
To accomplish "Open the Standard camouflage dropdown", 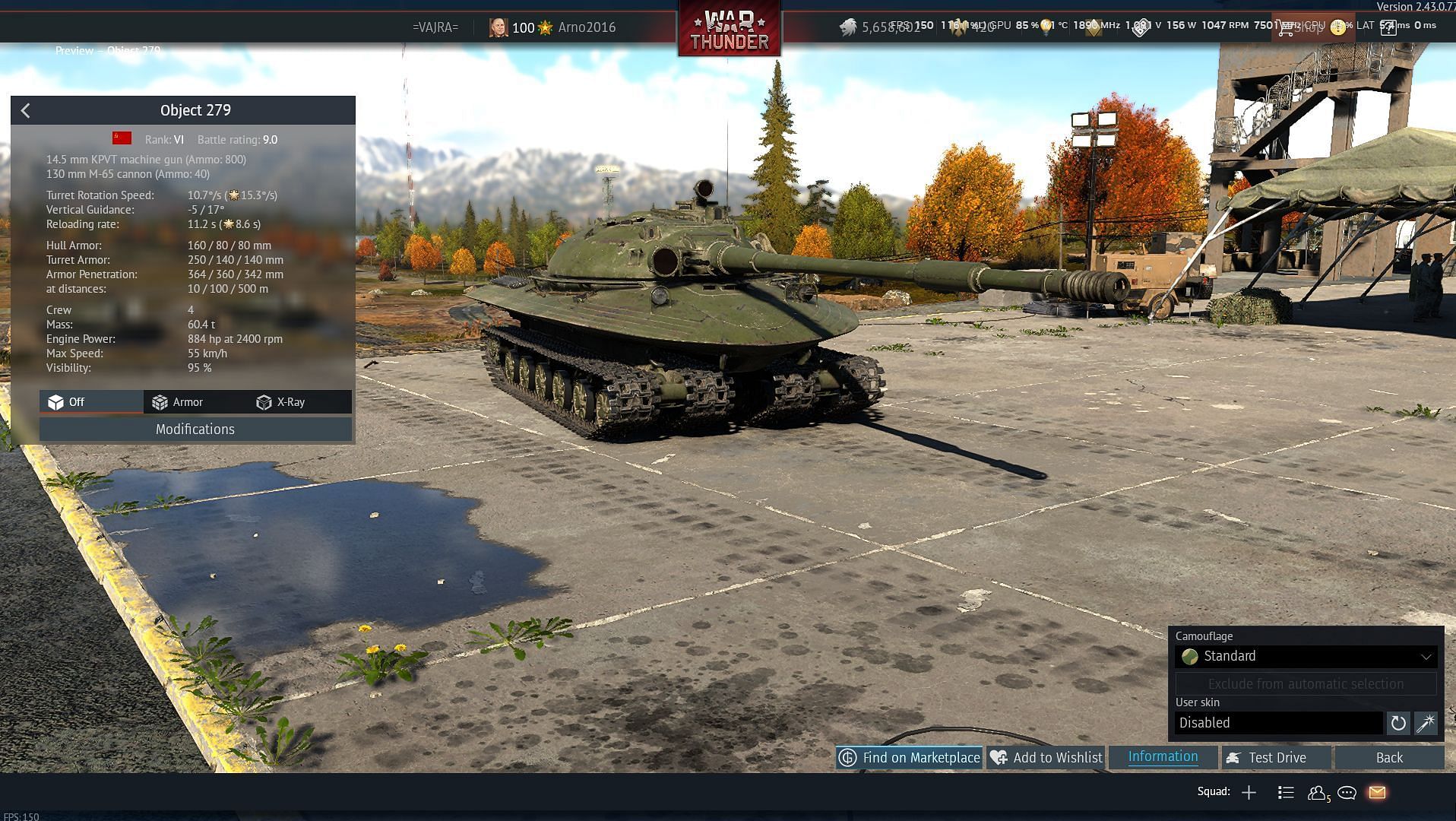I will coord(1306,657).
